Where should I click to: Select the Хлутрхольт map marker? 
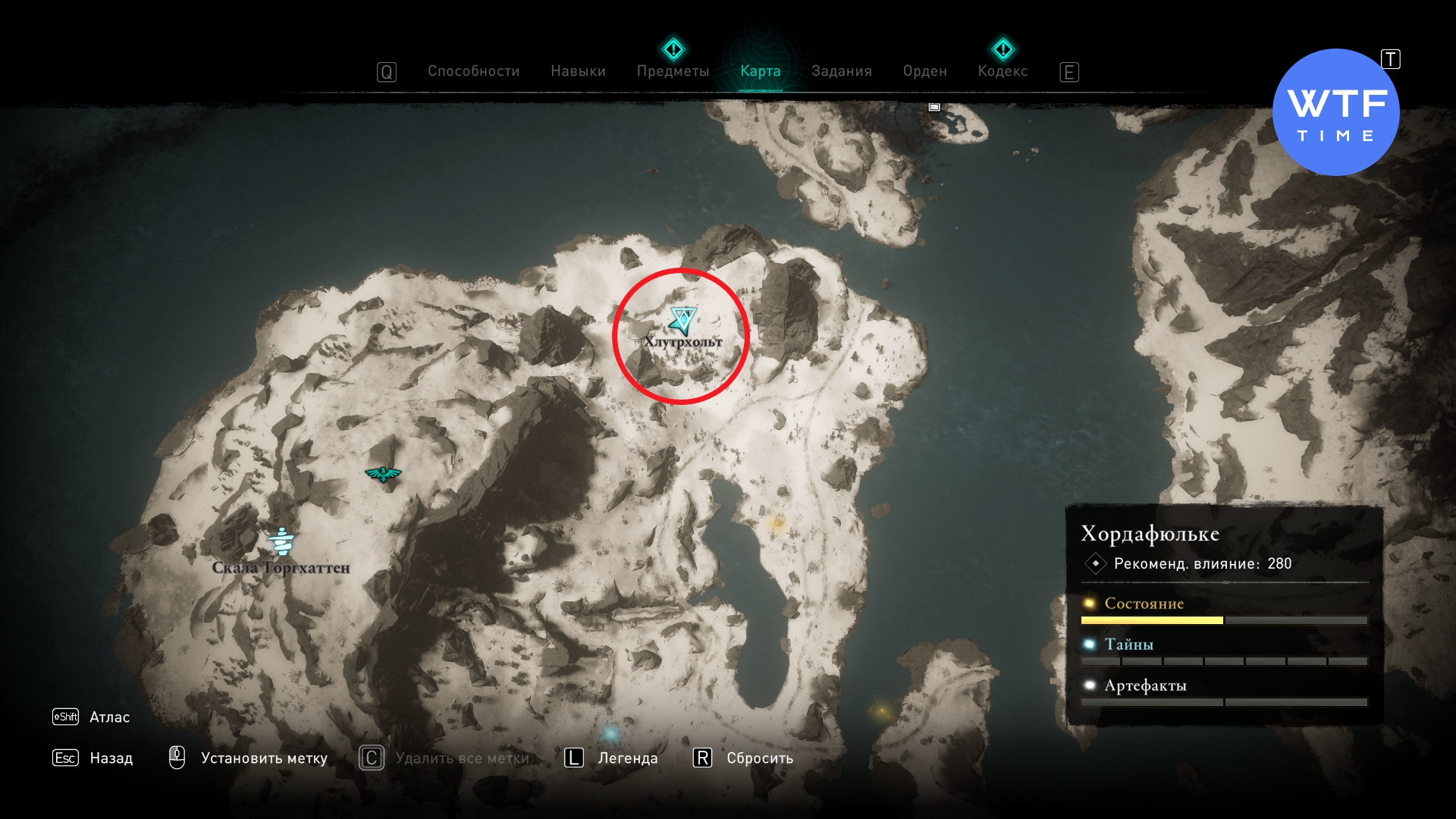pyautogui.click(x=682, y=322)
